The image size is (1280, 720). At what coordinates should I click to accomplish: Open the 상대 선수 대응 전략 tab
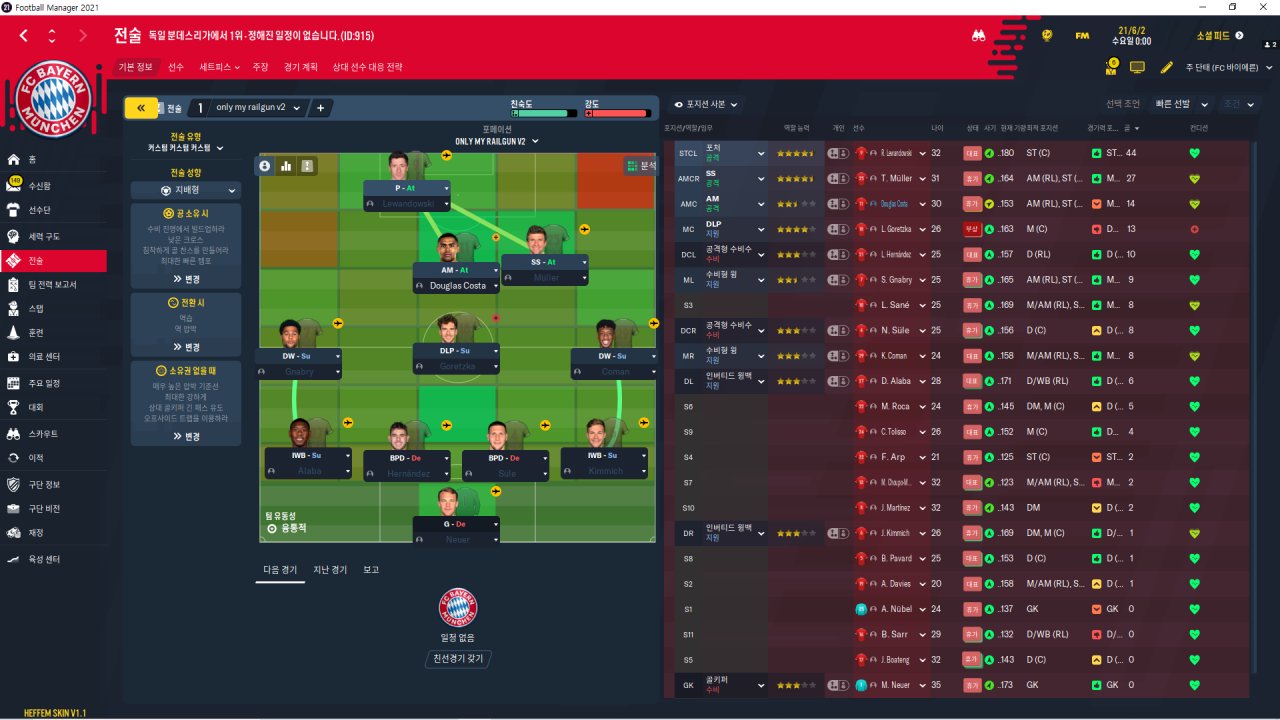366,67
